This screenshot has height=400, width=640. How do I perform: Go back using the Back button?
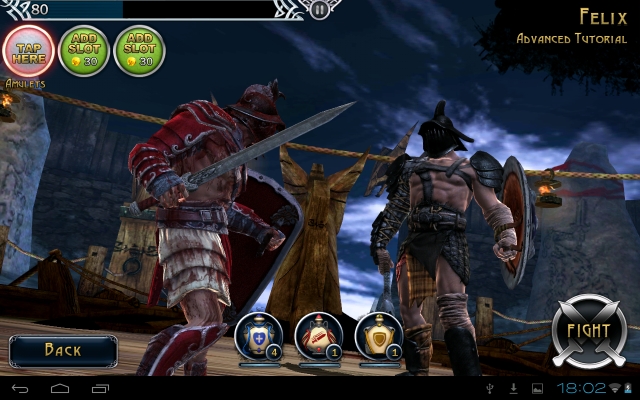click(x=63, y=350)
